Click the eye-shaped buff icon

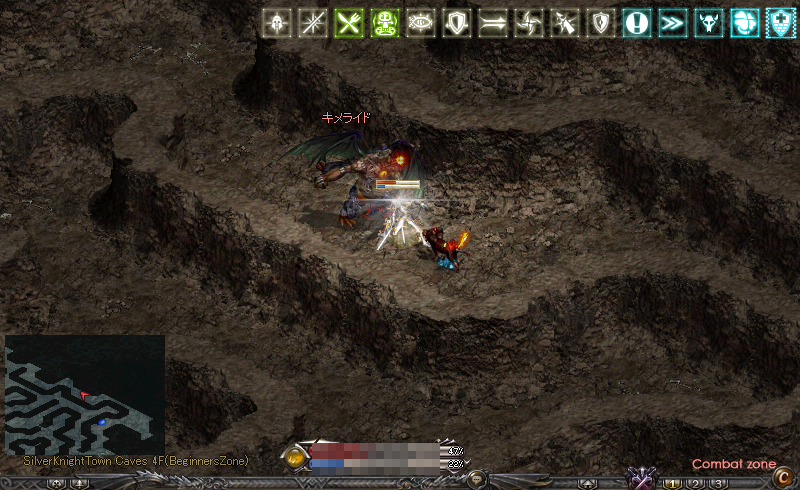[x=421, y=23]
